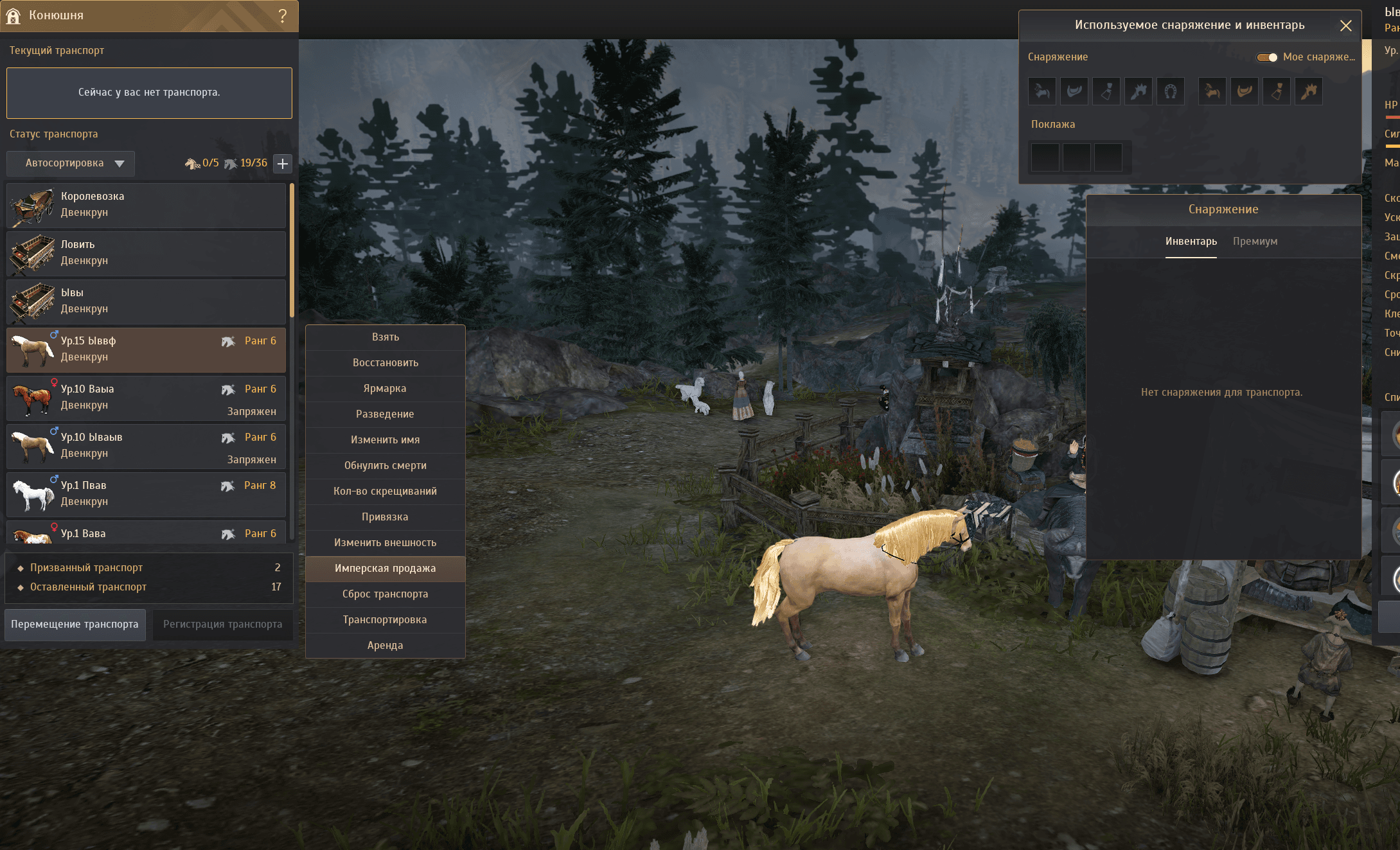Select the Ур.10 Ваыа horse row

(x=146, y=398)
